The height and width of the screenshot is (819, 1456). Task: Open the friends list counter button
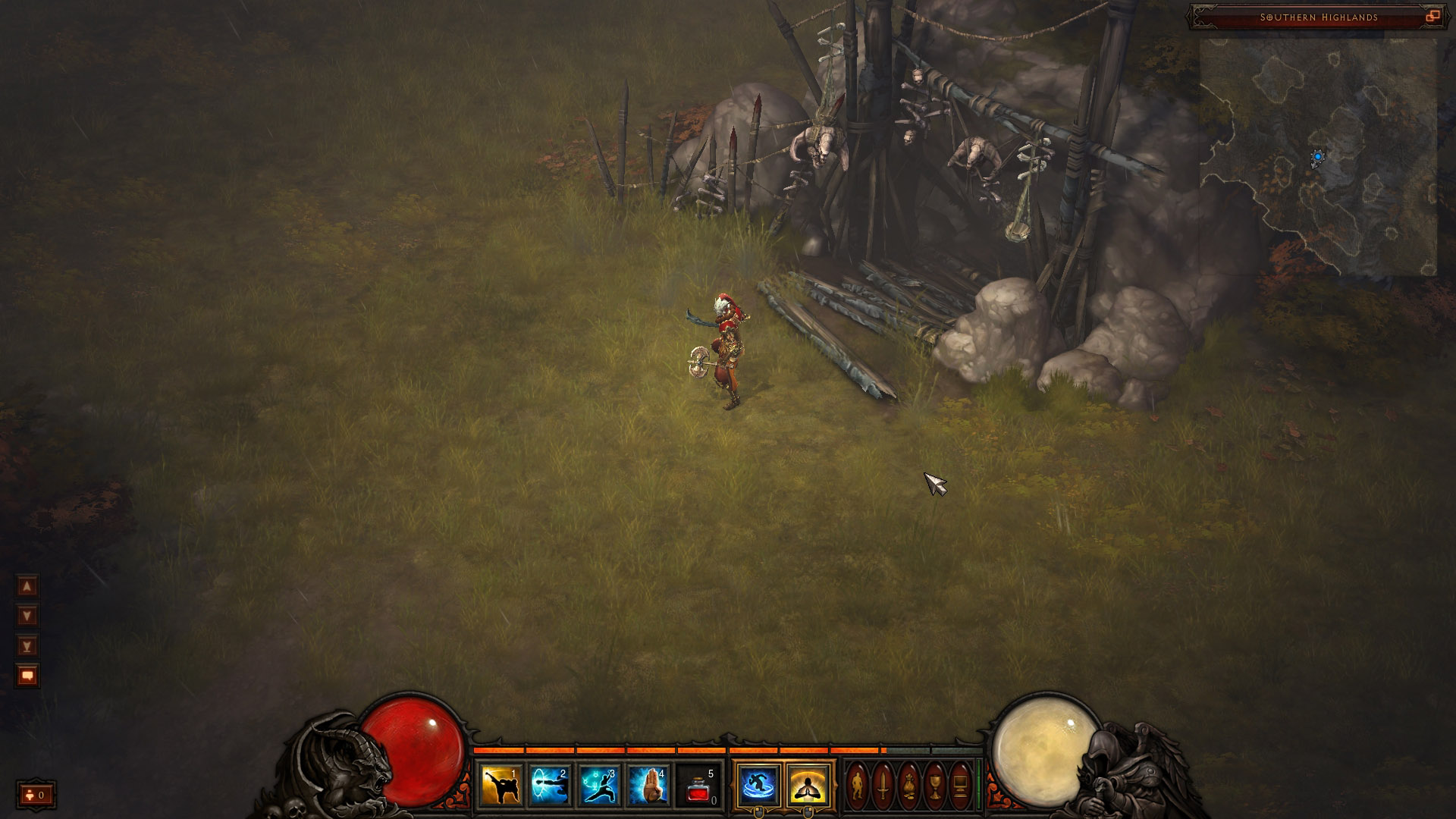36,795
